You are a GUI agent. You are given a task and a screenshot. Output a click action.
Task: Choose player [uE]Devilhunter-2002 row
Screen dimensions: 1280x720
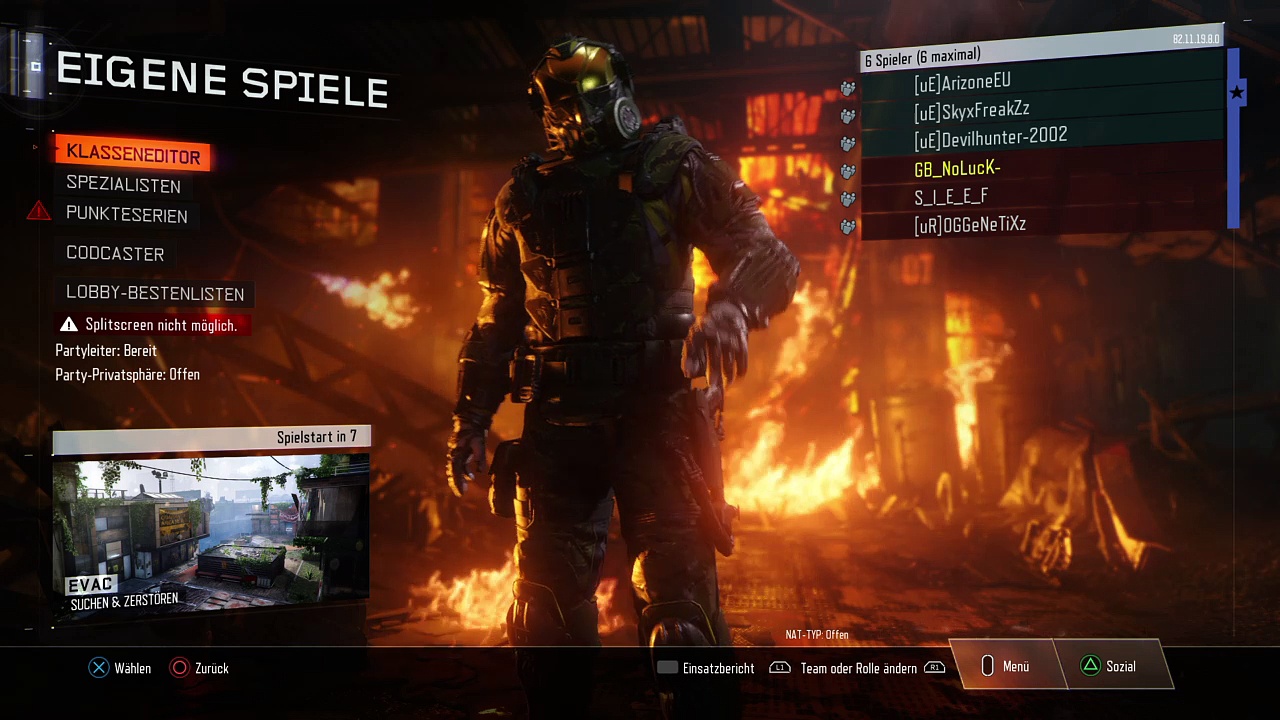tap(1040, 138)
